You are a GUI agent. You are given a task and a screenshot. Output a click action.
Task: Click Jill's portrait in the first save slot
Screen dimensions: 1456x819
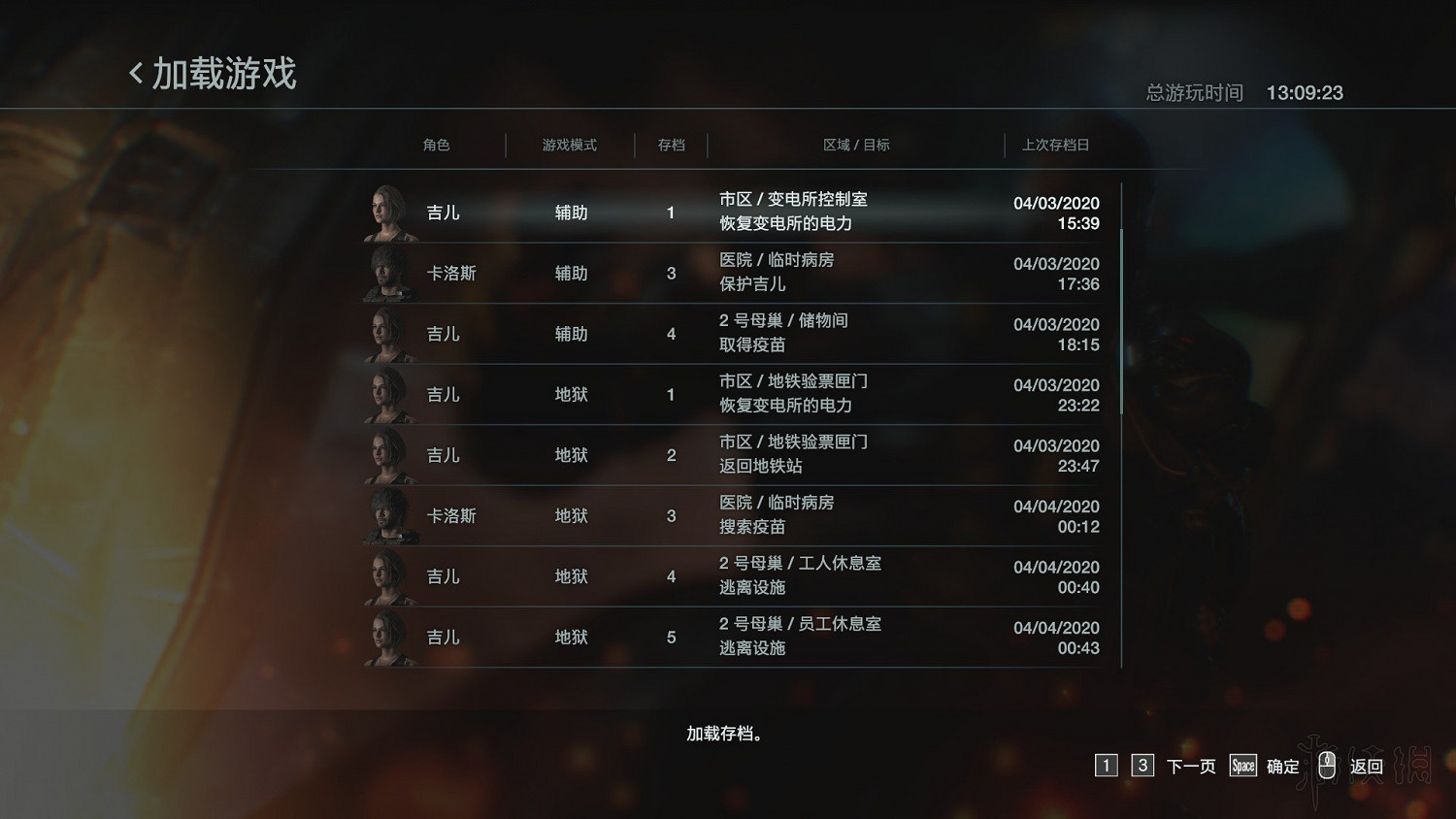point(387,212)
